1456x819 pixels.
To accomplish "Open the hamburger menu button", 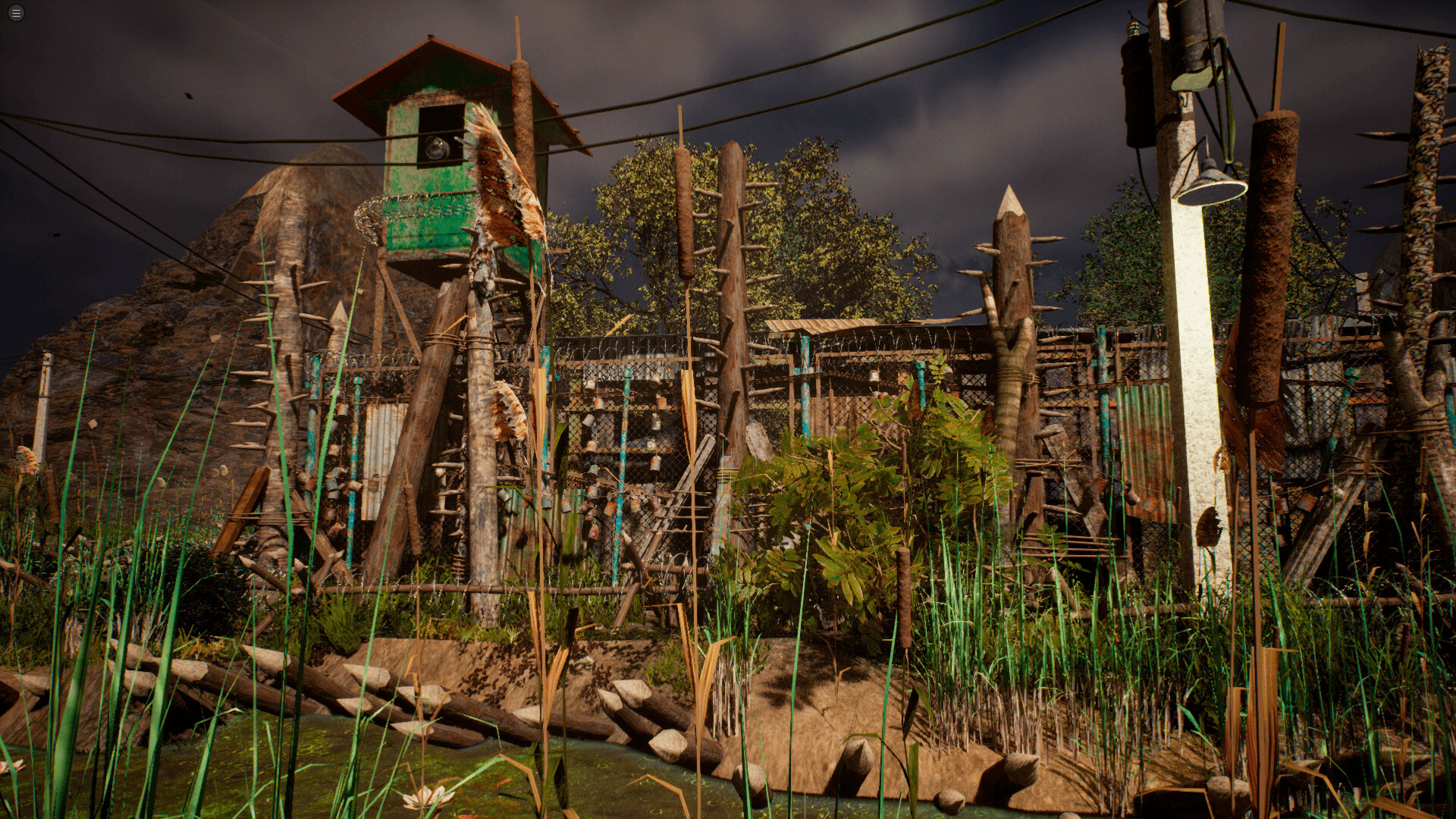I will click(16, 13).
